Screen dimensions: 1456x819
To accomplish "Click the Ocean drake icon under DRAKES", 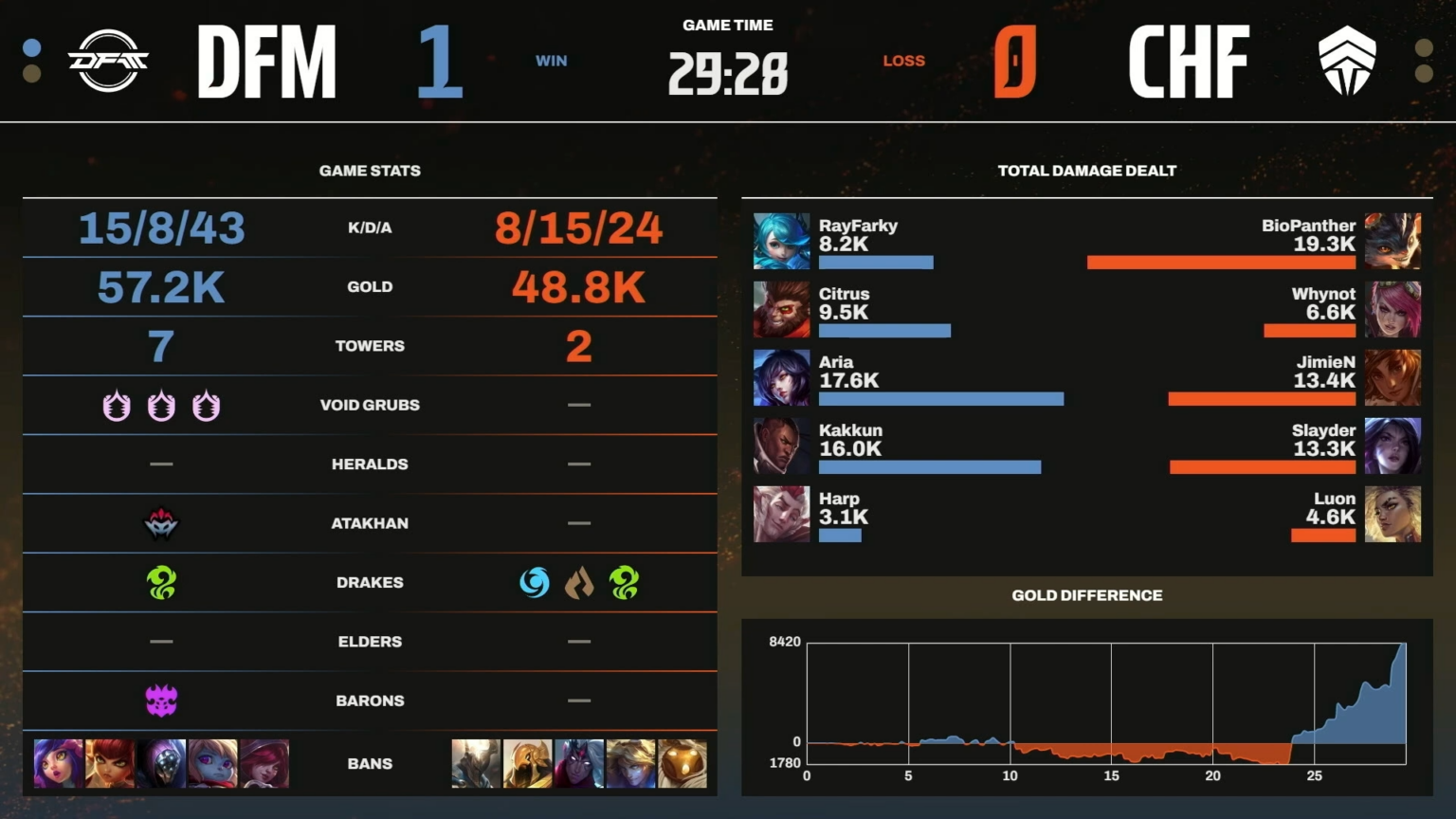I will point(536,583).
